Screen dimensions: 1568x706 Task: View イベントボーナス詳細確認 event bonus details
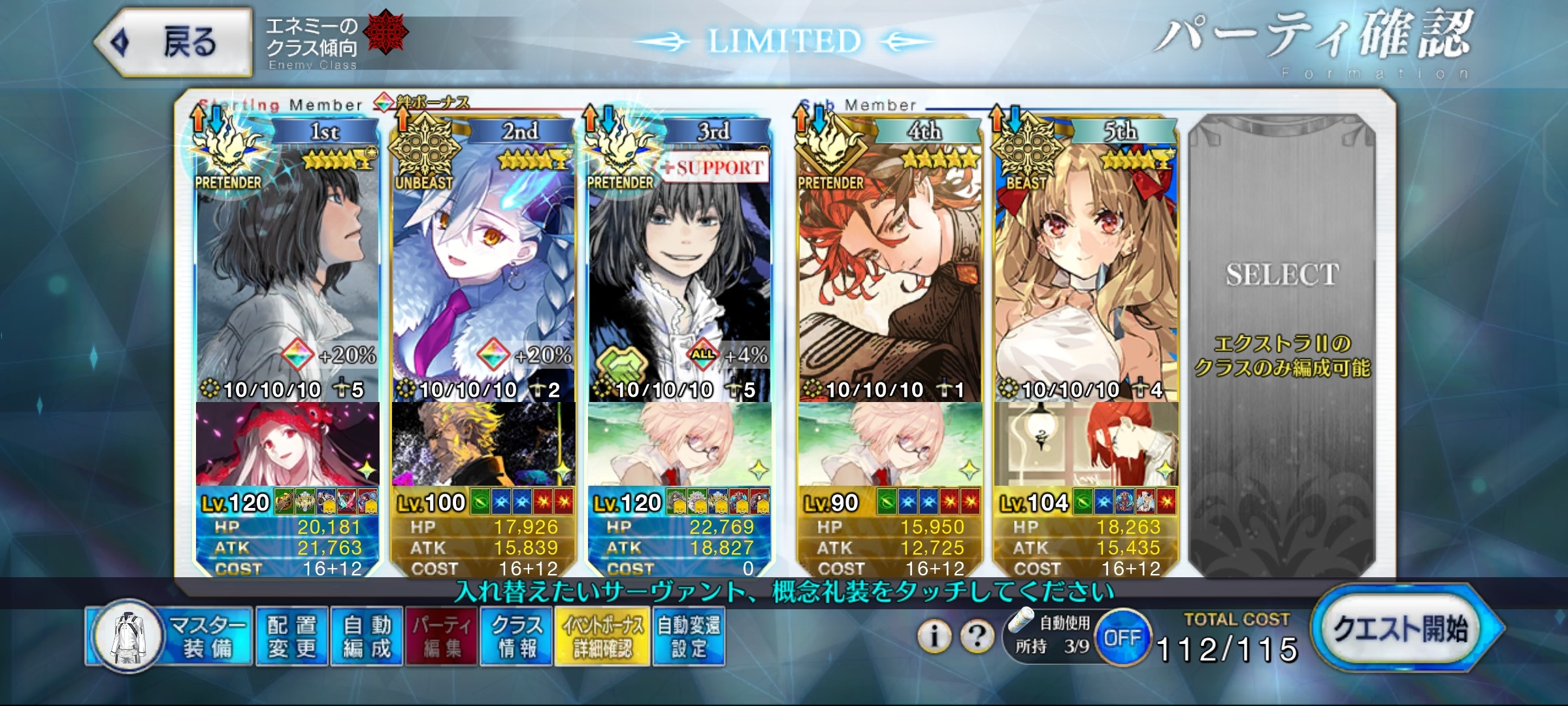tap(602, 637)
